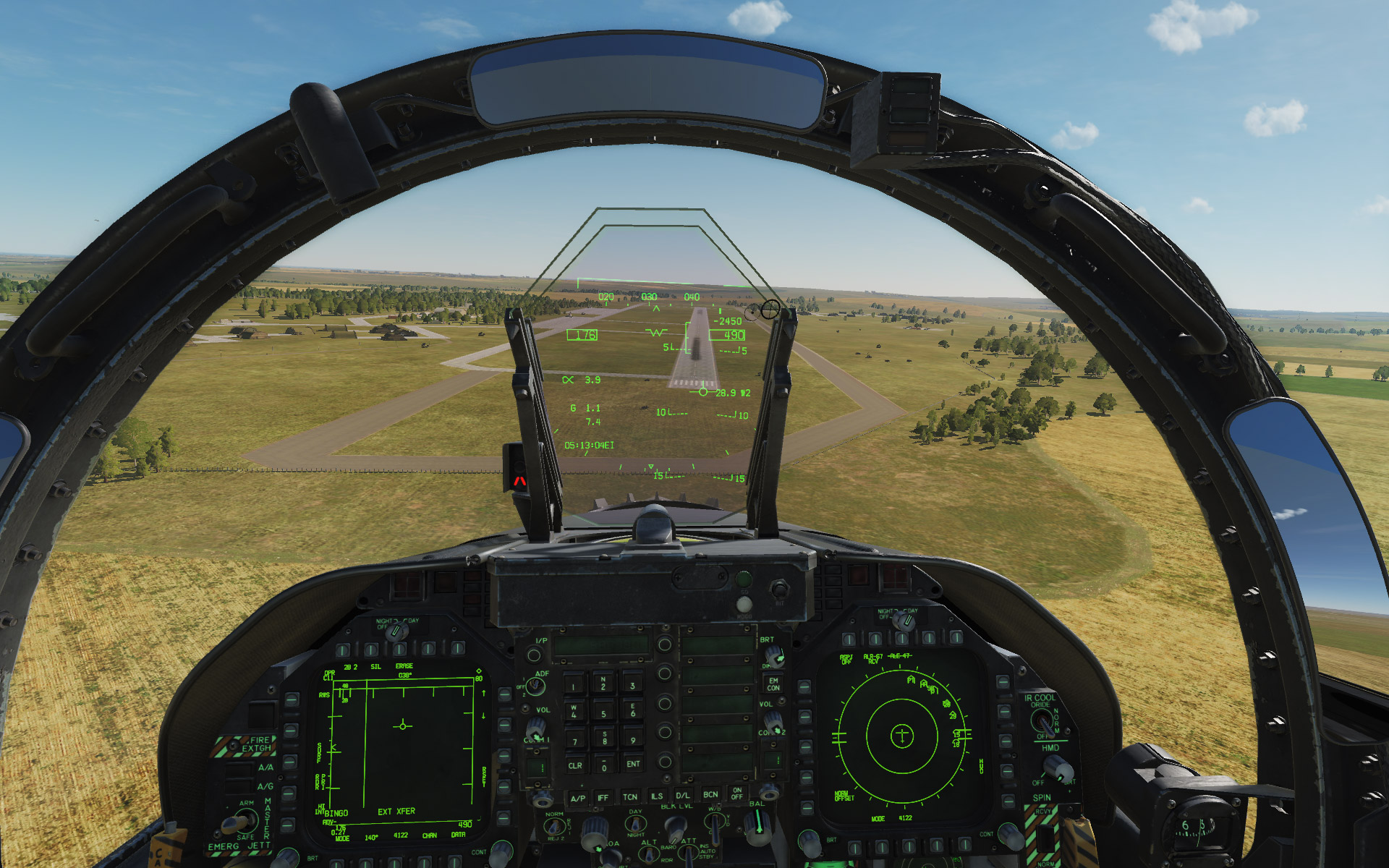Select the DATA option on the radar page

(456, 862)
